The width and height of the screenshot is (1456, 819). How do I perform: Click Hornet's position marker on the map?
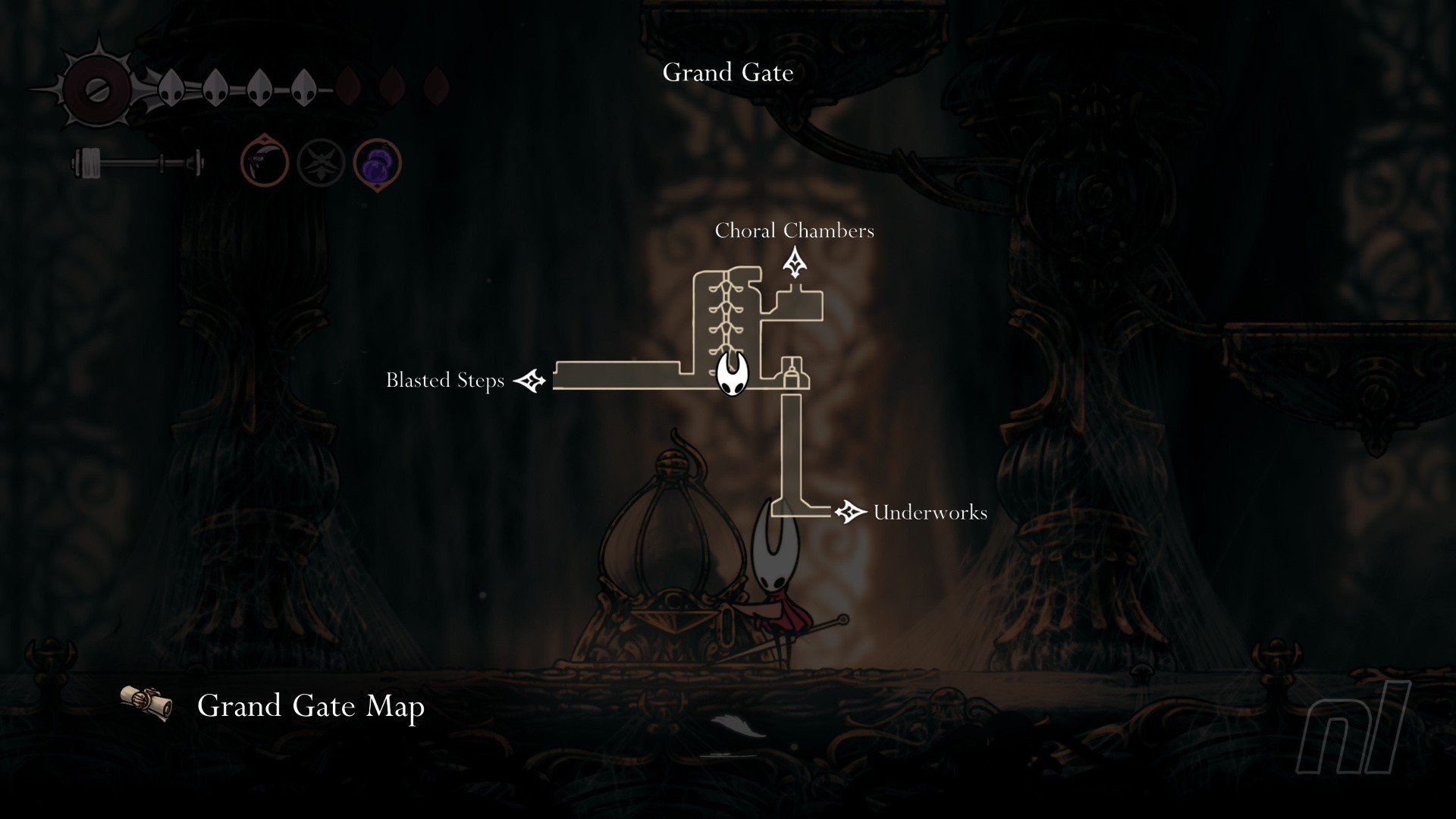733,374
